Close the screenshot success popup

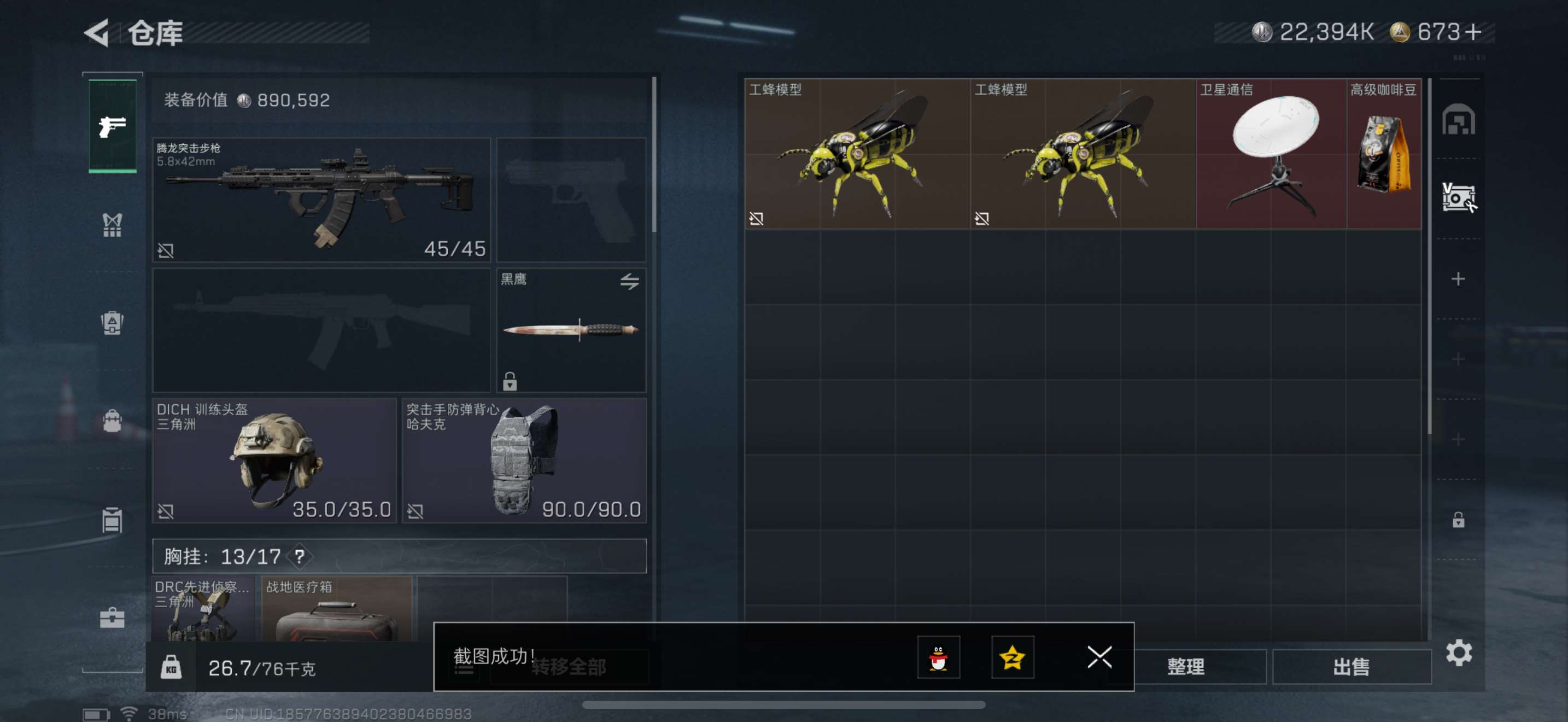[1099, 657]
